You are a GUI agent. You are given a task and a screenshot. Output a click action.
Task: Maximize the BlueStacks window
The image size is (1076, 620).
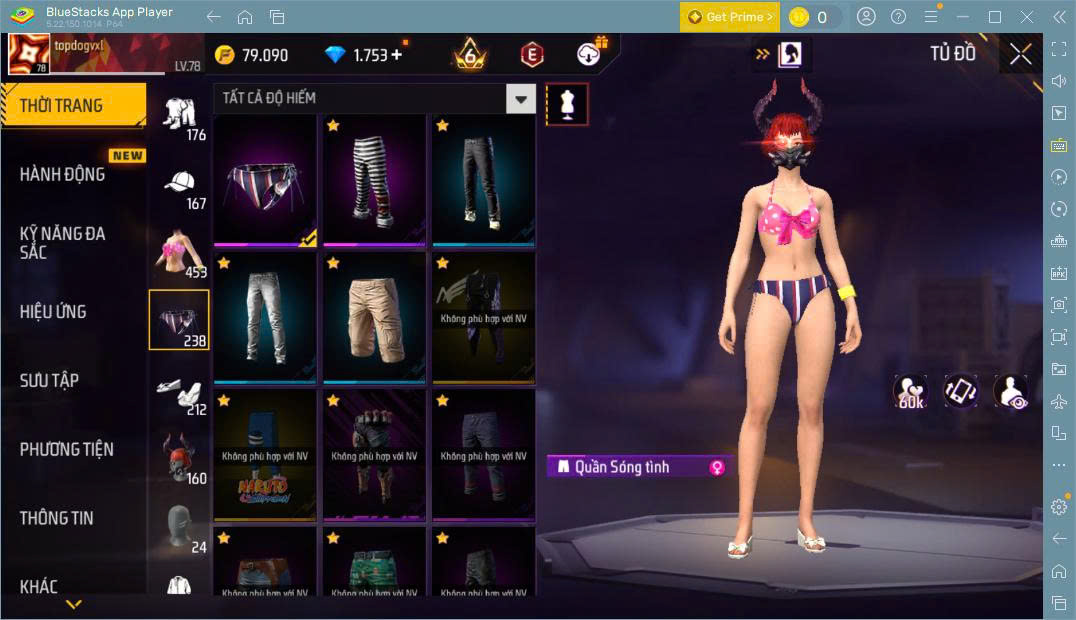(x=994, y=17)
